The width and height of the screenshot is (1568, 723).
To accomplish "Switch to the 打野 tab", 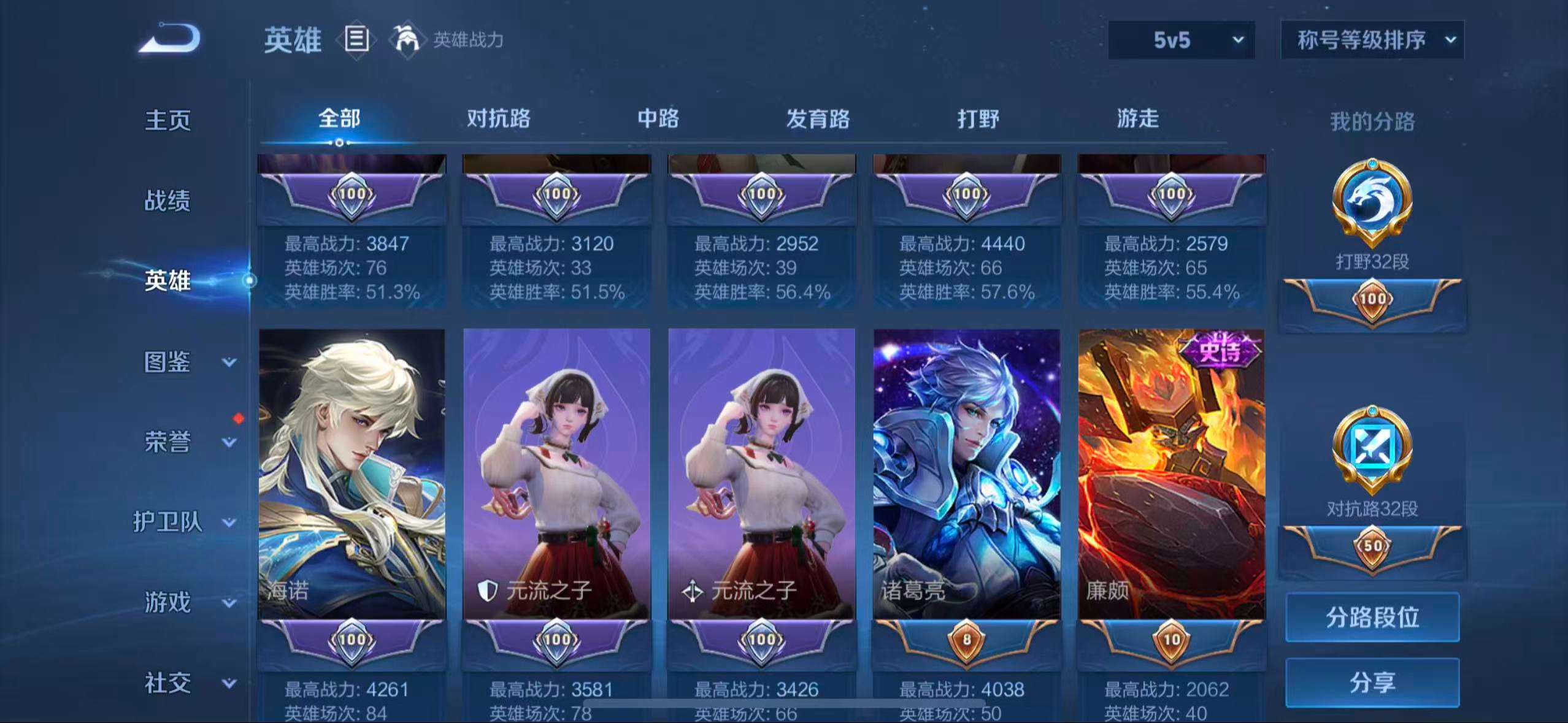I will (x=979, y=120).
